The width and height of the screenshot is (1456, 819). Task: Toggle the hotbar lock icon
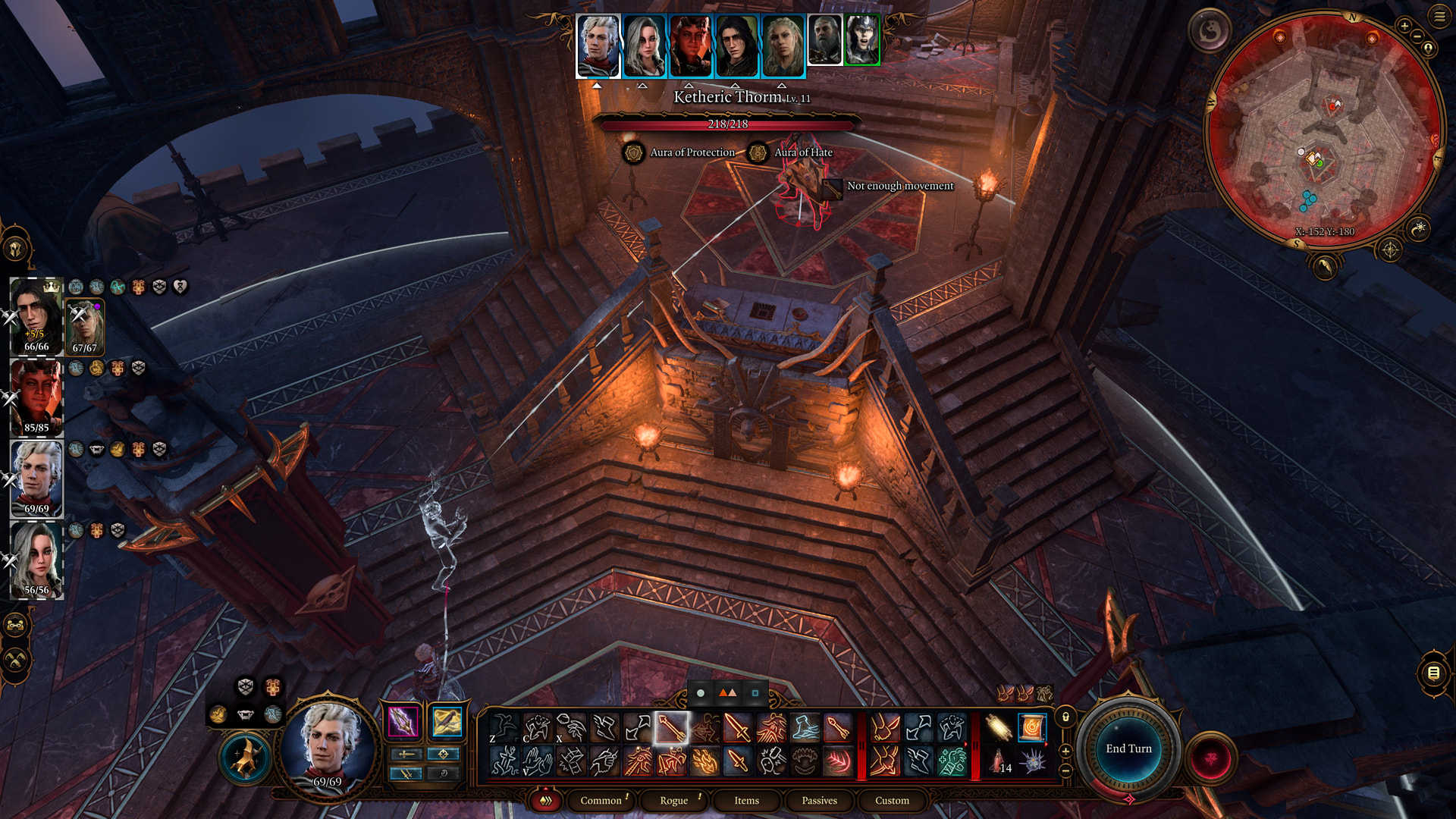[x=1065, y=717]
